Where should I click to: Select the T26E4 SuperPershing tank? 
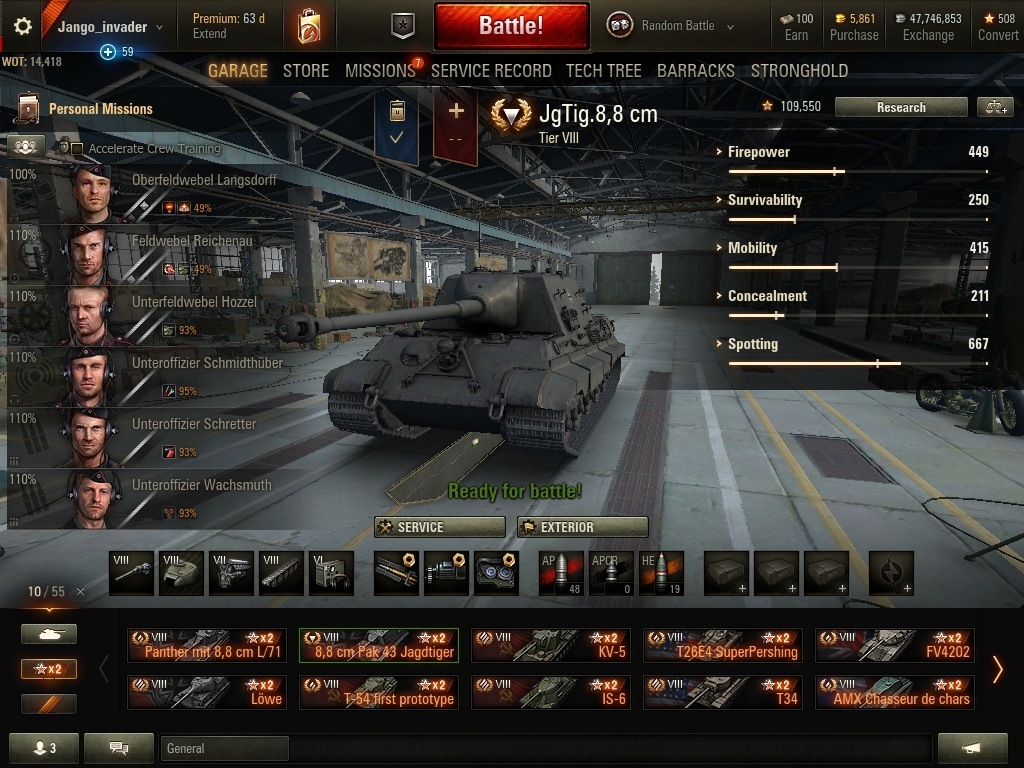tap(723, 645)
